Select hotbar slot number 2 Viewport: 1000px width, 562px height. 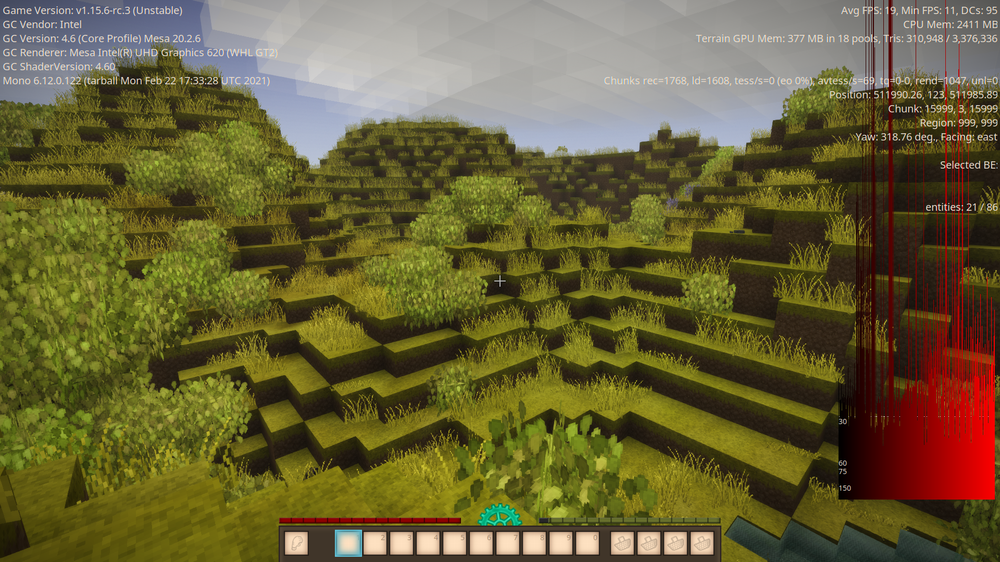pos(376,542)
